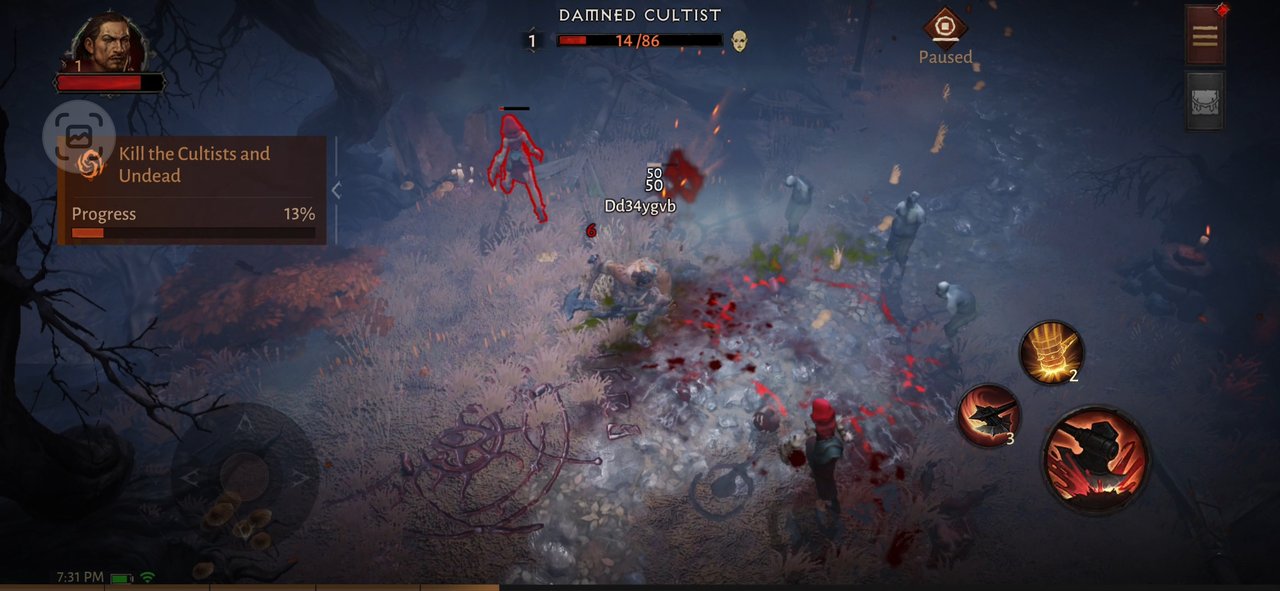Click the Paused auto-navigation icon
This screenshot has width=1280, height=591.
click(x=945, y=28)
